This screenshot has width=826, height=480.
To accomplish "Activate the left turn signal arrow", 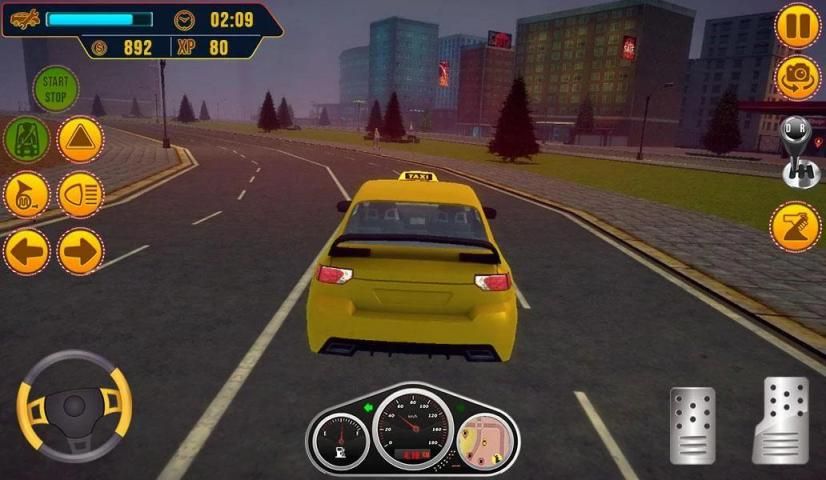I will (x=27, y=251).
